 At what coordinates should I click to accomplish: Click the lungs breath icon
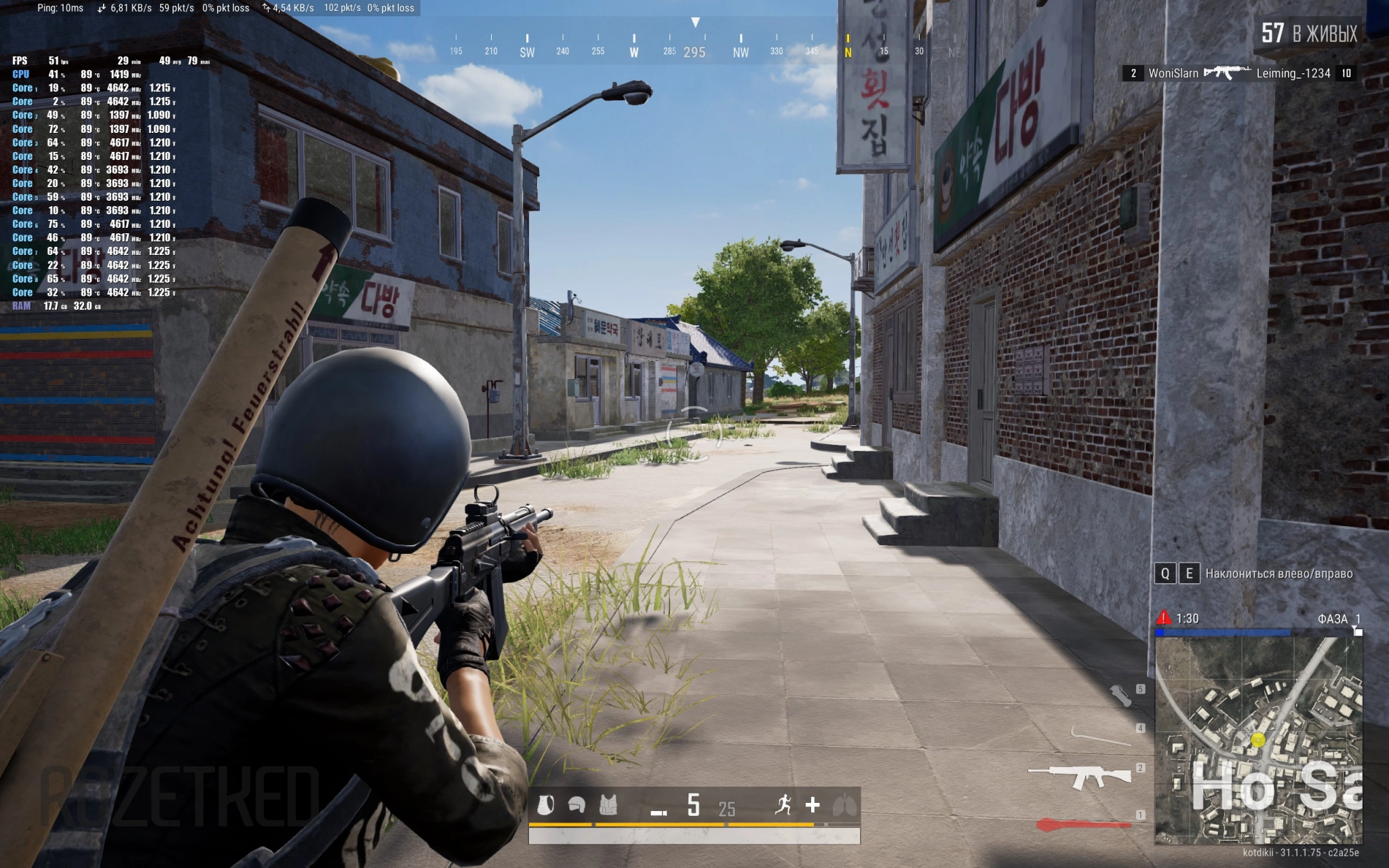point(844,806)
